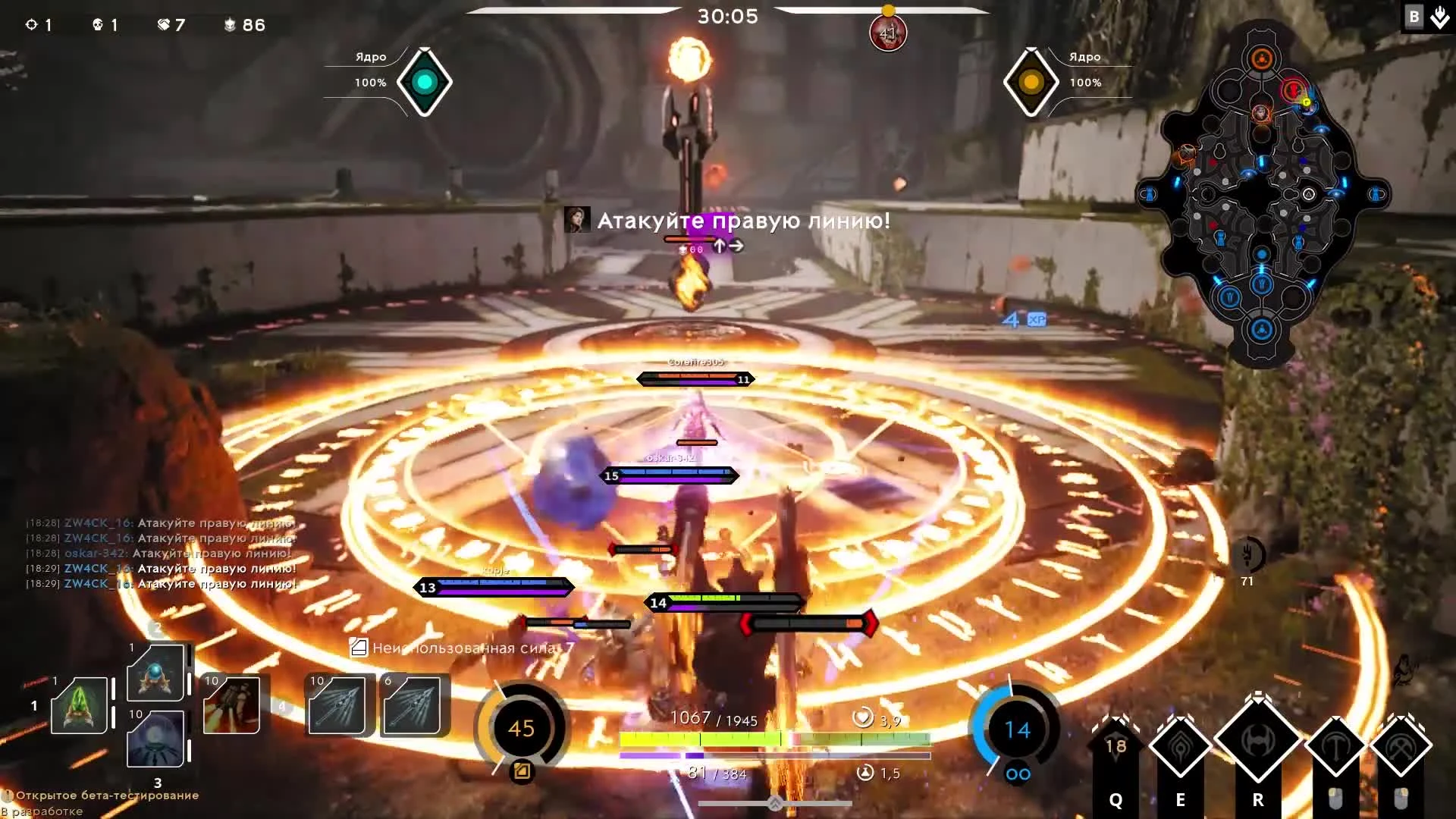Click the match timer showing 30:05
The image size is (1456, 819).
point(728,15)
